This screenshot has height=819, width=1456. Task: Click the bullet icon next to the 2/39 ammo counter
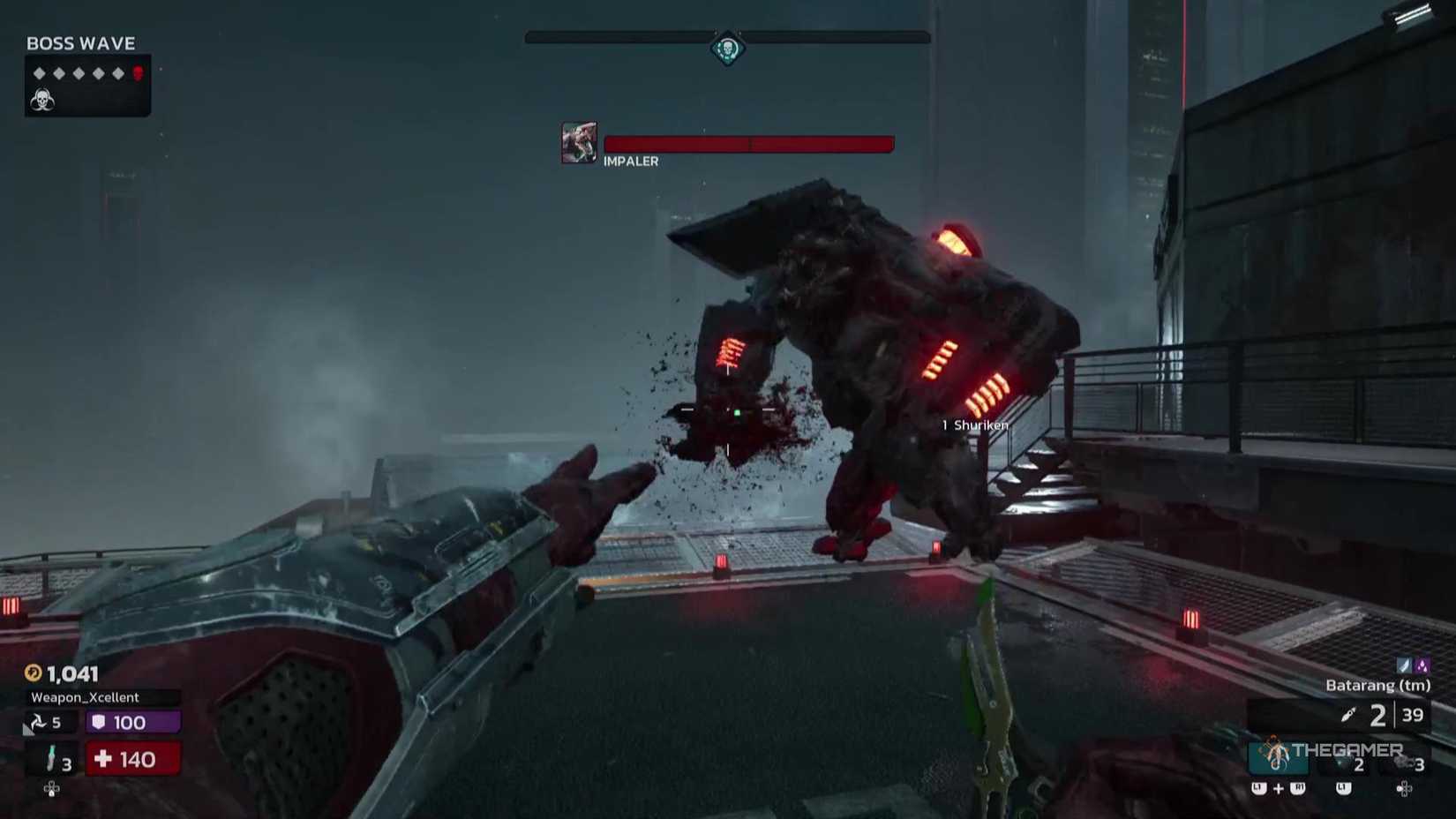(1350, 715)
